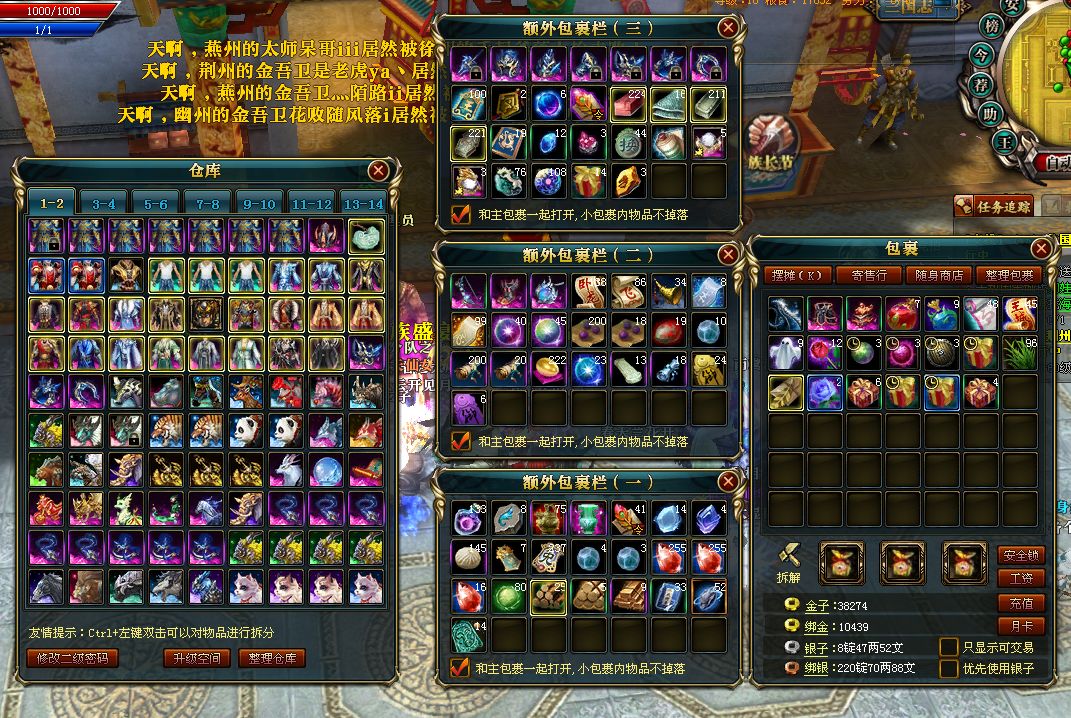The image size is (1071, 718).
Task: Close the 额外包裹栏（三） window
Action: point(728,28)
